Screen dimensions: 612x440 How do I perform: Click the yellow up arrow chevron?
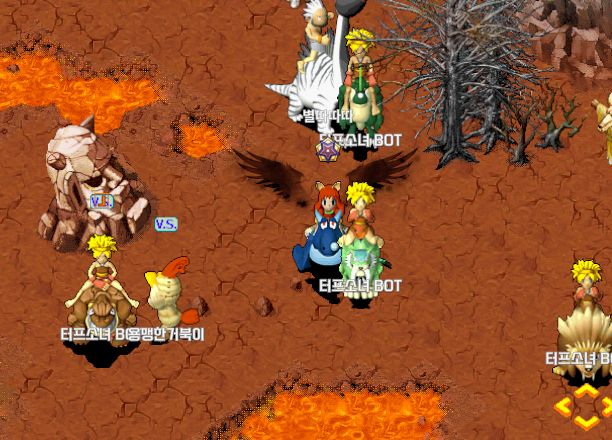point(586,391)
